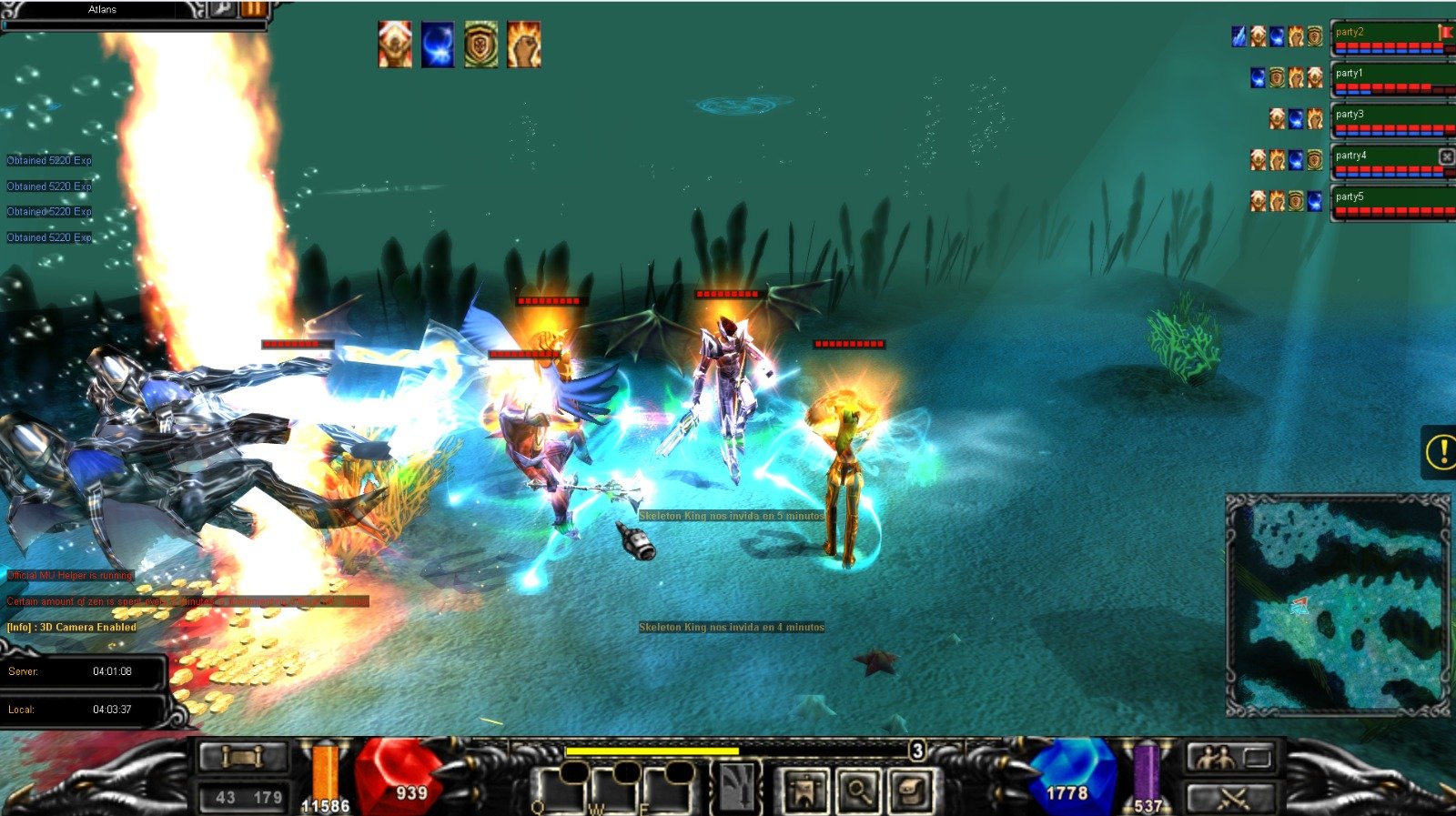The image size is (1456, 816).
Task: Open the magnifying glass button
Action: click(x=858, y=790)
